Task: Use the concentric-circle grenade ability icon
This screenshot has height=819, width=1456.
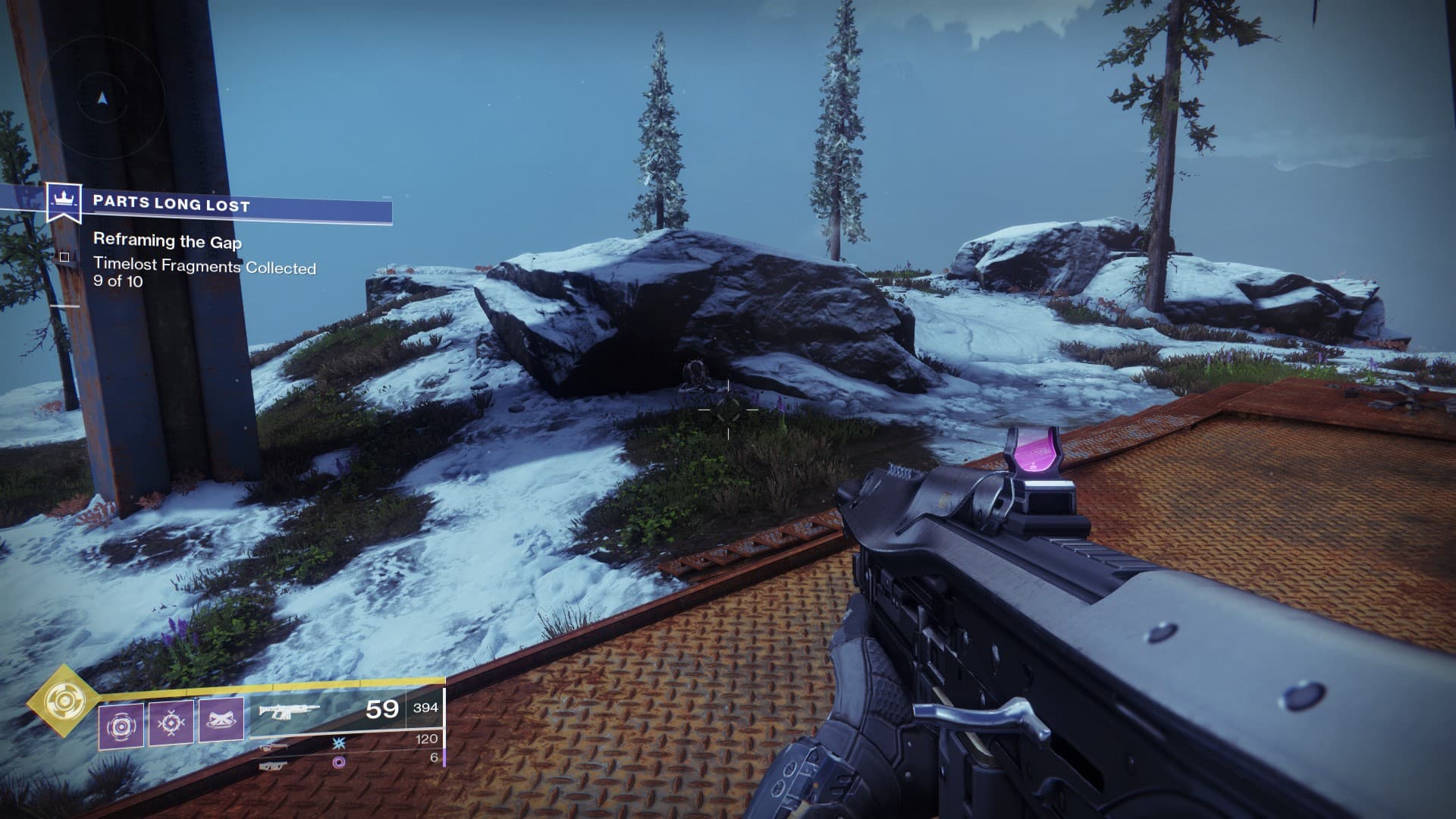Action: coord(121,726)
